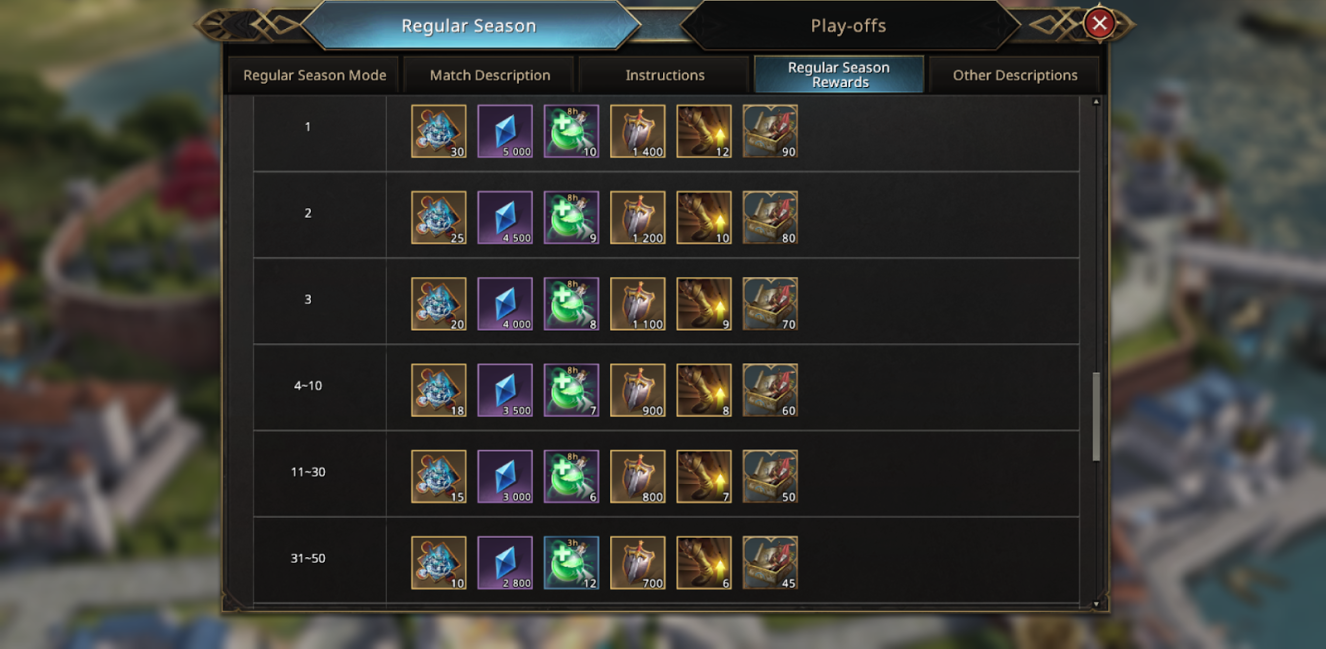View rank 3 green 8h speedup reward

[x=571, y=304]
